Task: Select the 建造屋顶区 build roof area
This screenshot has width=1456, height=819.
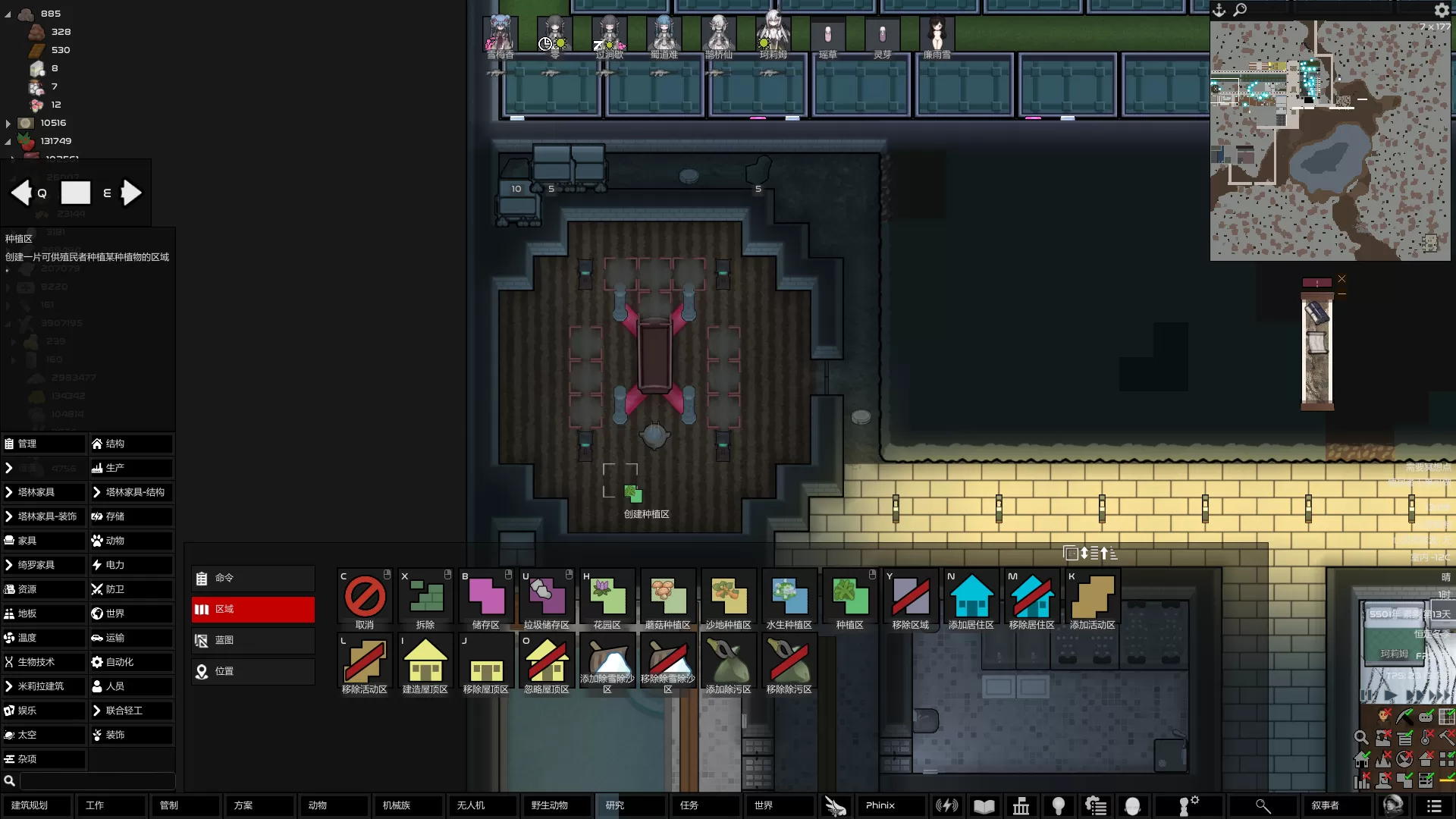Action: (x=425, y=662)
